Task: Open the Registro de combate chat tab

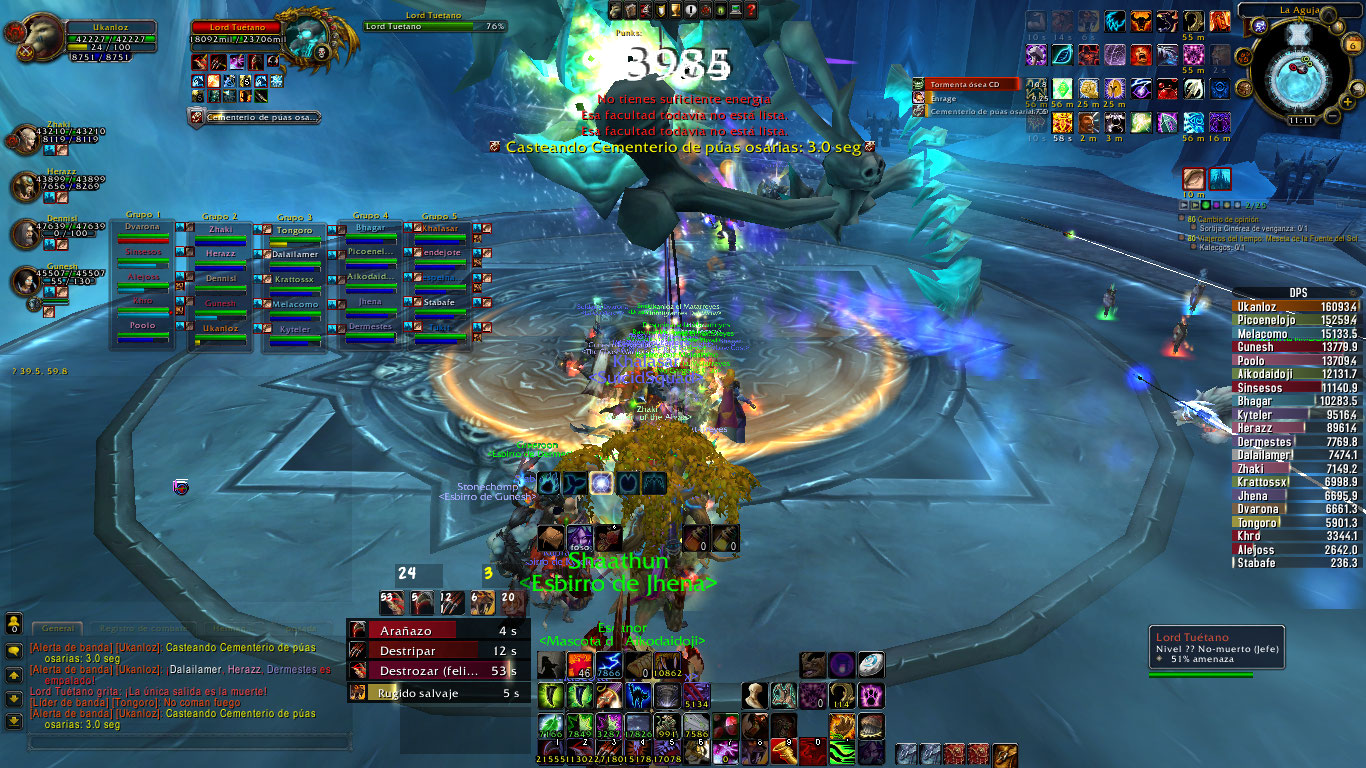Action: point(140,628)
